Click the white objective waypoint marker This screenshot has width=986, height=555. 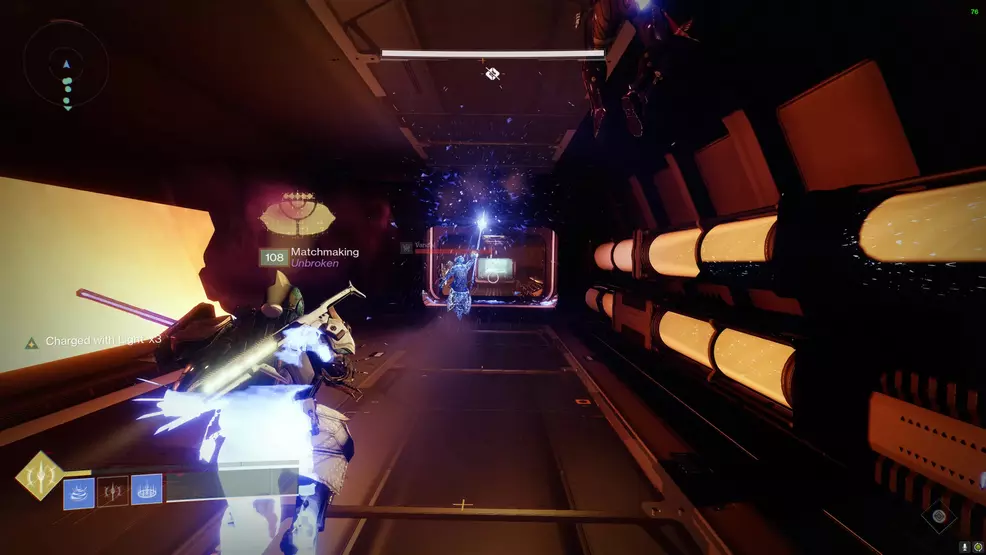(492, 73)
